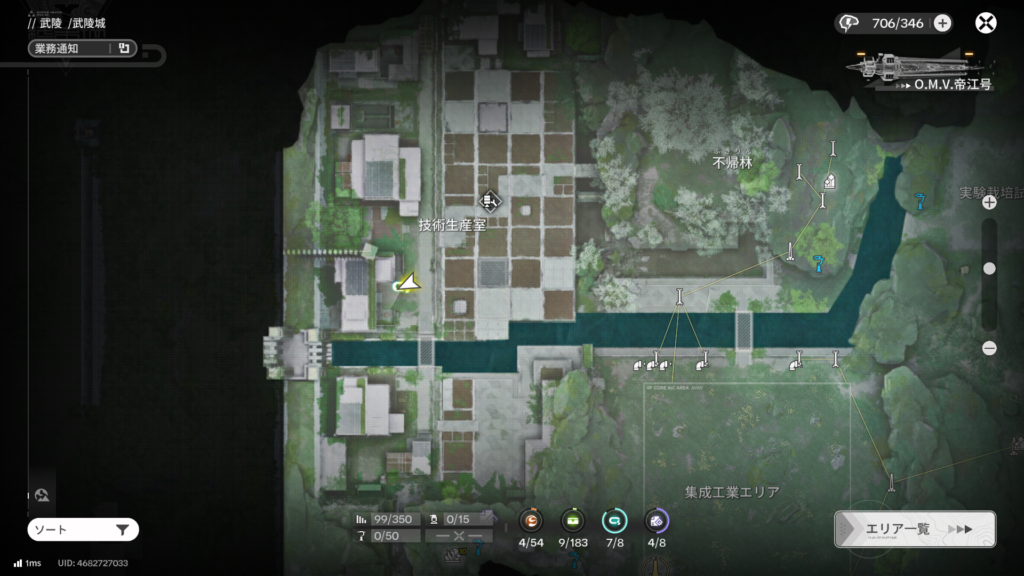Zoom in the map with plus
This screenshot has height=576, width=1024.
click(989, 202)
